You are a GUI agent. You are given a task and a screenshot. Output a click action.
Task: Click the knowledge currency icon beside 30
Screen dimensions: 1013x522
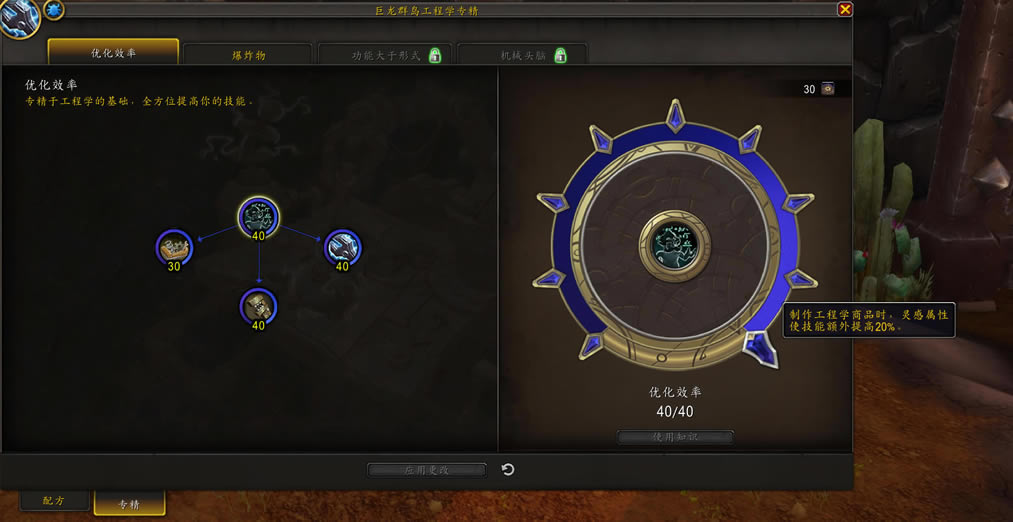click(828, 89)
